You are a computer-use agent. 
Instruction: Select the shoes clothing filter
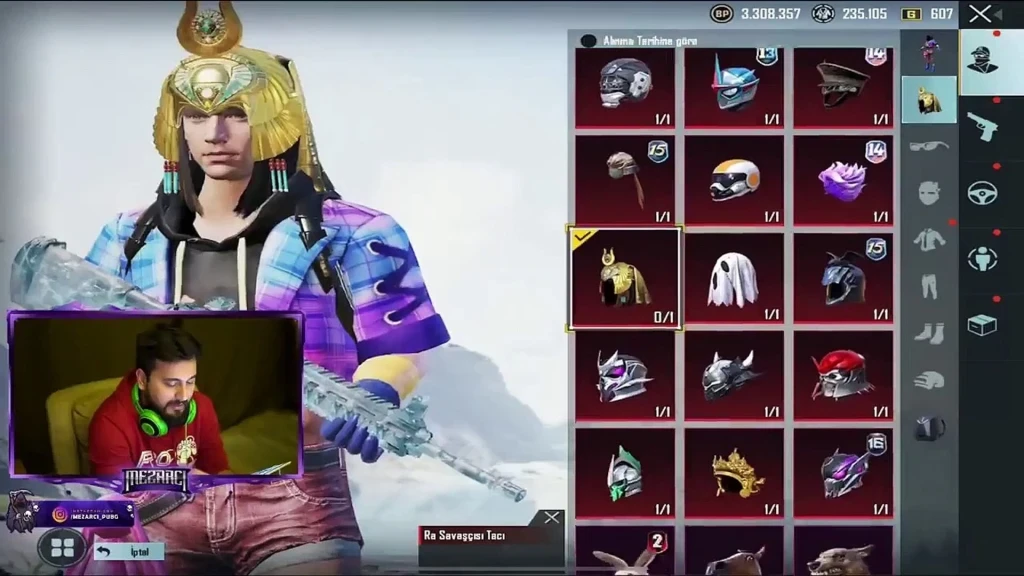pyautogui.click(x=928, y=333)
